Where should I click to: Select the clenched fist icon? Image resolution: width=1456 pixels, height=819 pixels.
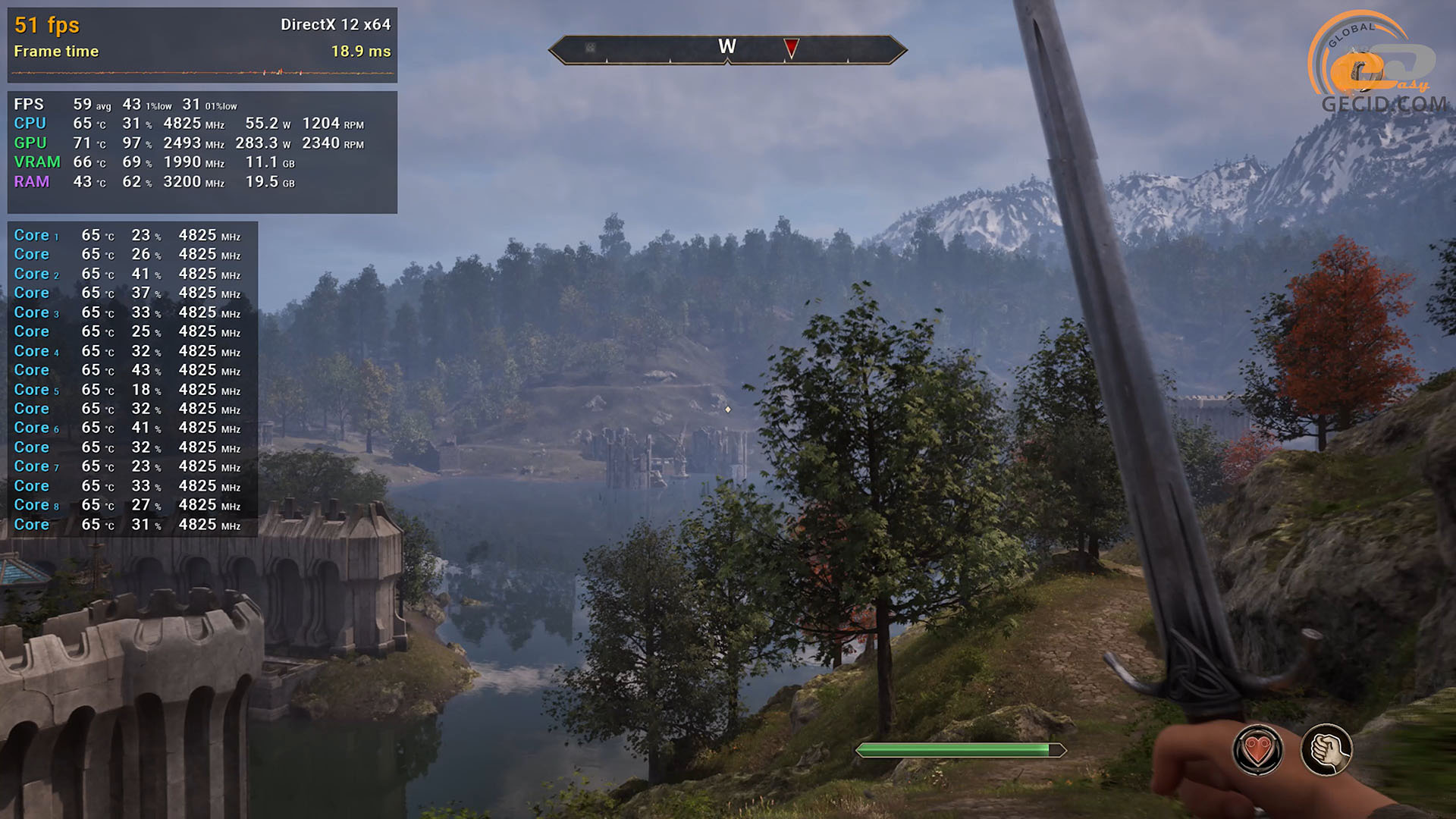coord(1326,750)
